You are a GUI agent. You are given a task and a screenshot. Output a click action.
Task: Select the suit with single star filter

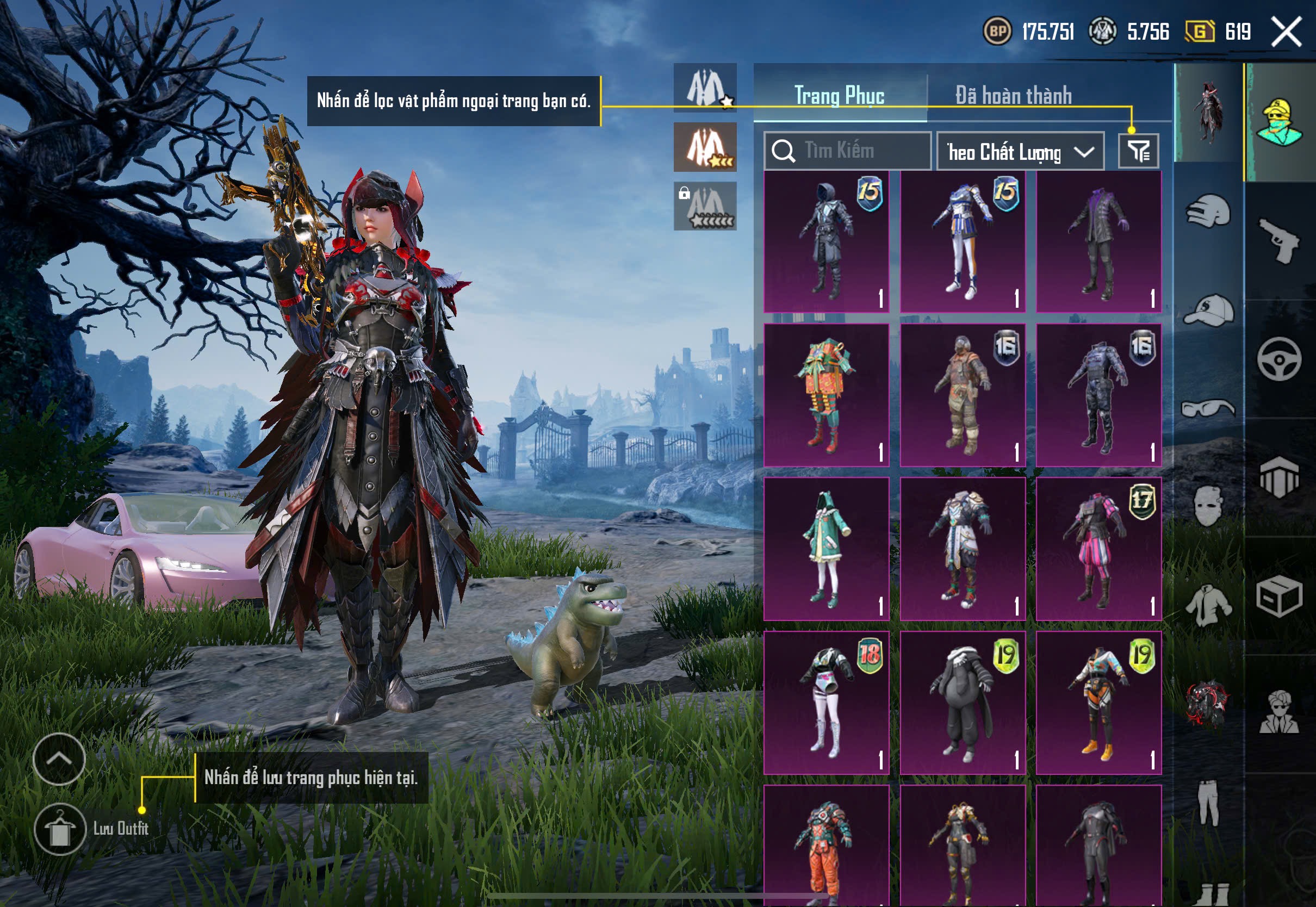tap(705, 88)
